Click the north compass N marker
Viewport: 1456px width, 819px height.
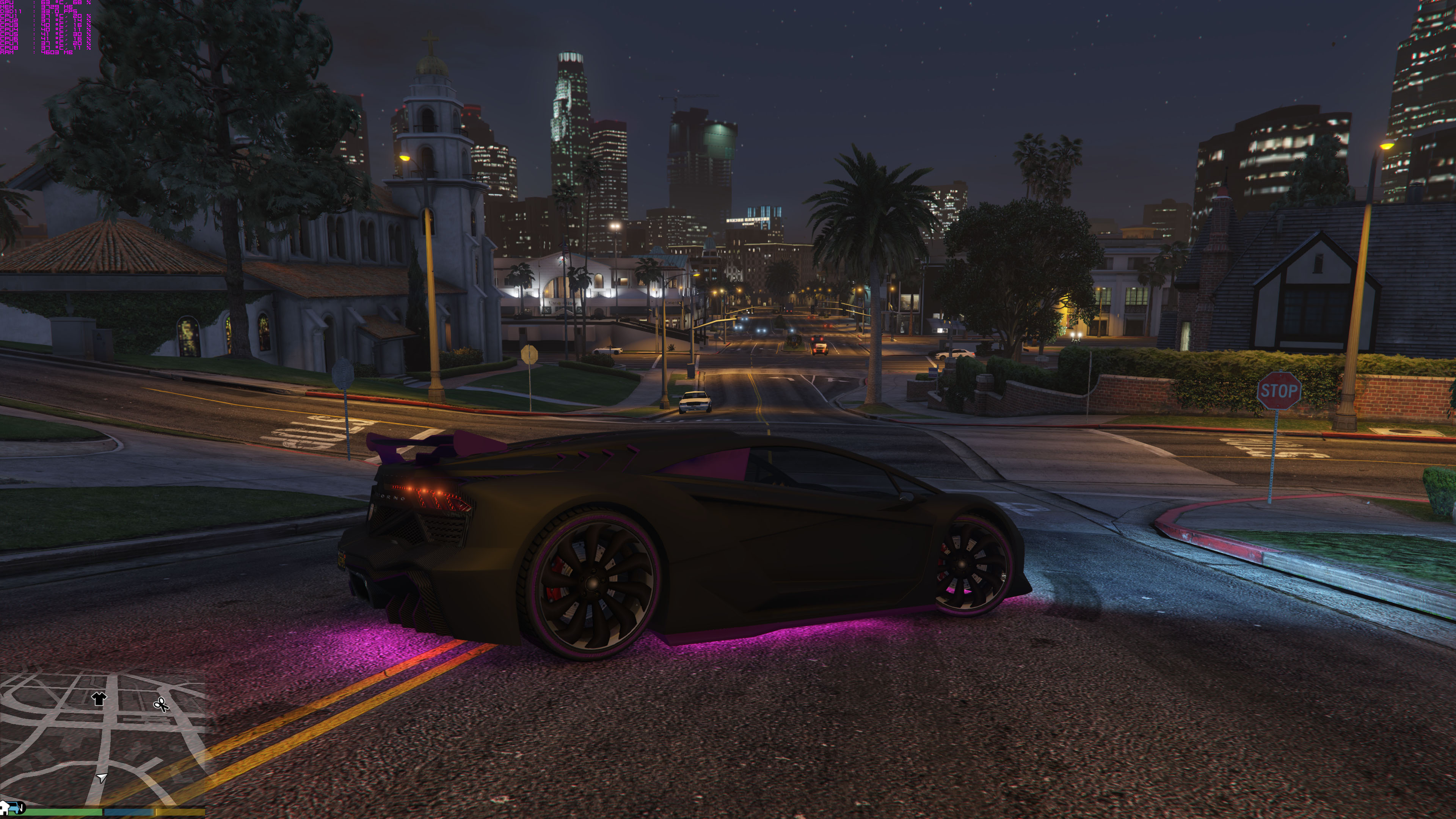click(20, 809)
